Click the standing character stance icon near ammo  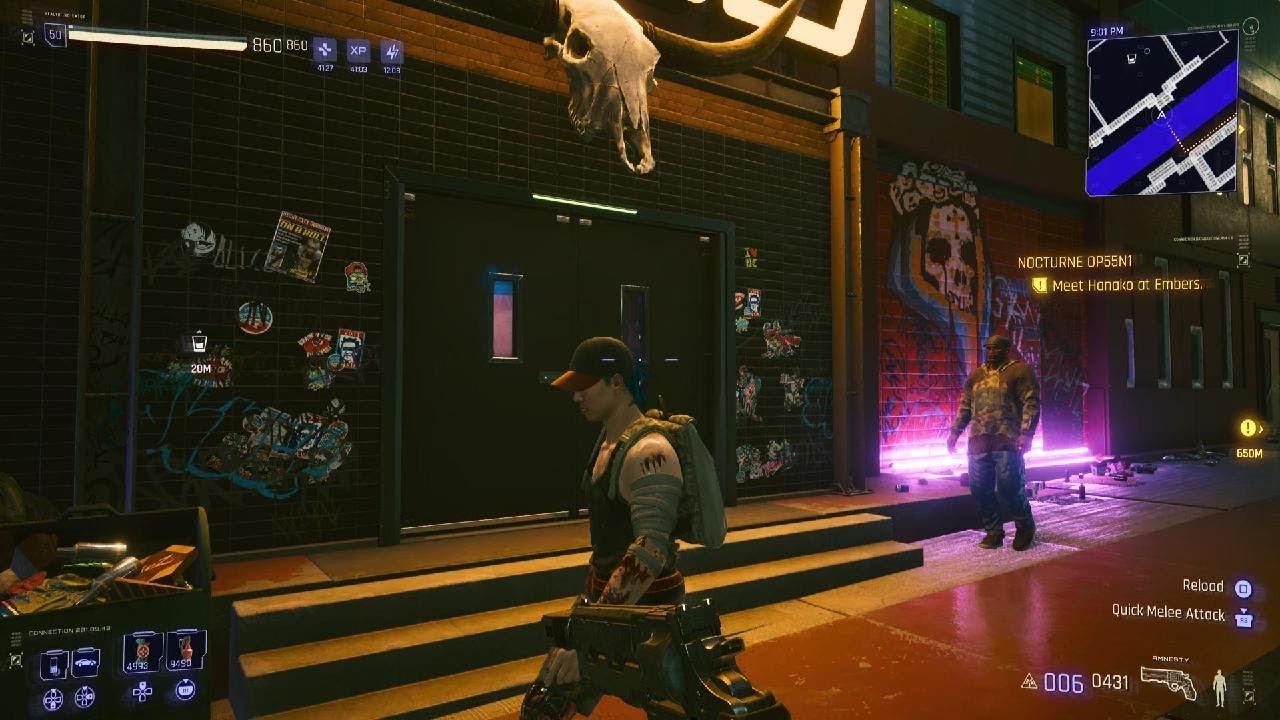1219,686
